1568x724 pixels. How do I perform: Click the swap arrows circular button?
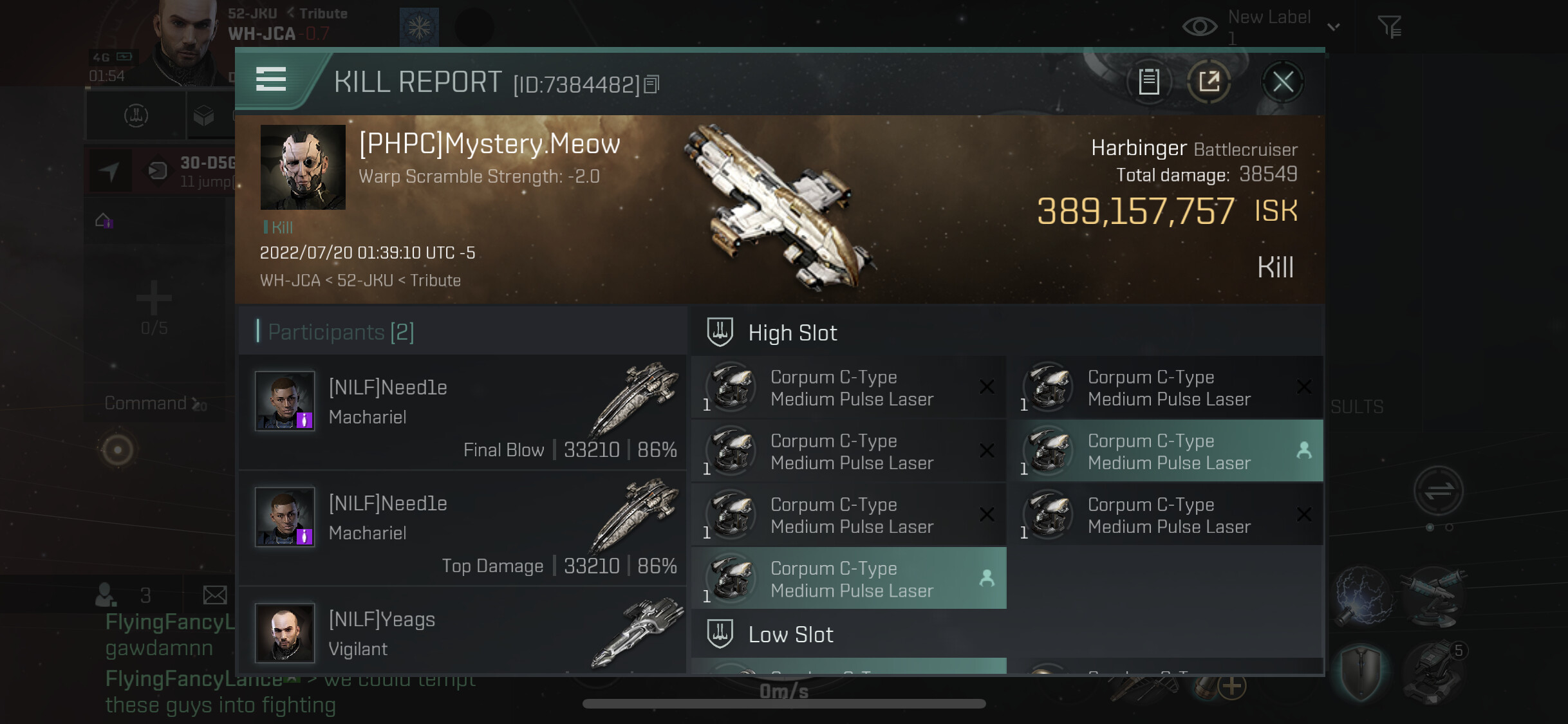point(1438,491)
